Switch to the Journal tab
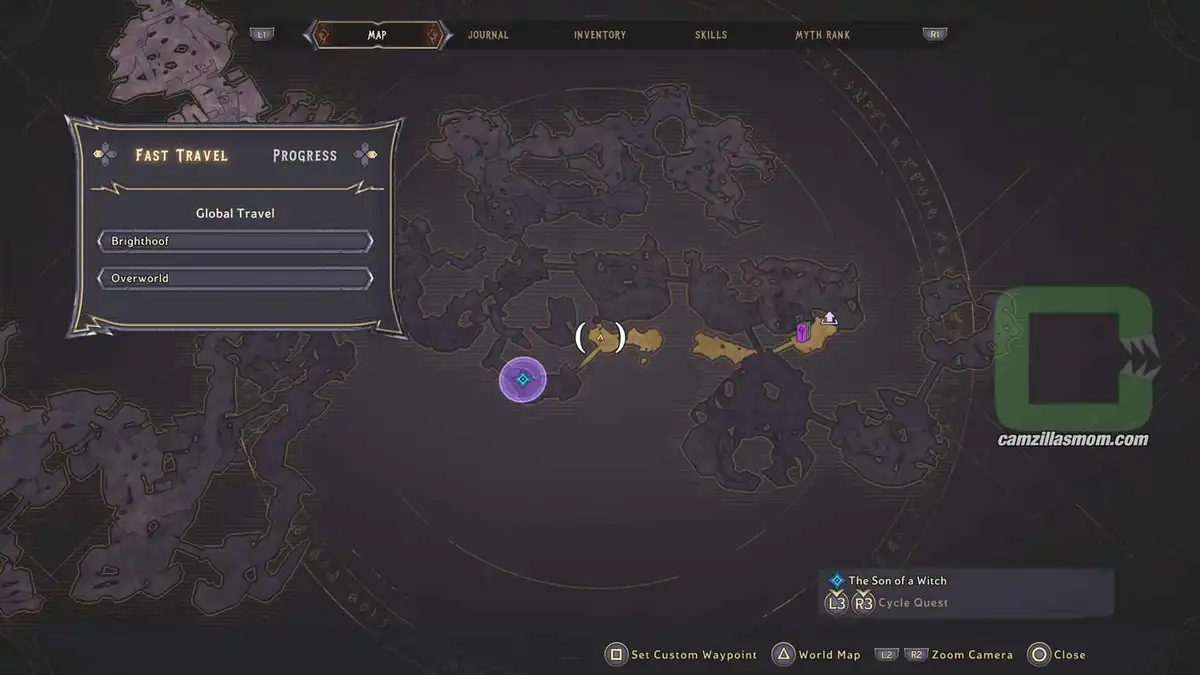Viewport: 1200px width, 675px height. click(x=488, y=35)
